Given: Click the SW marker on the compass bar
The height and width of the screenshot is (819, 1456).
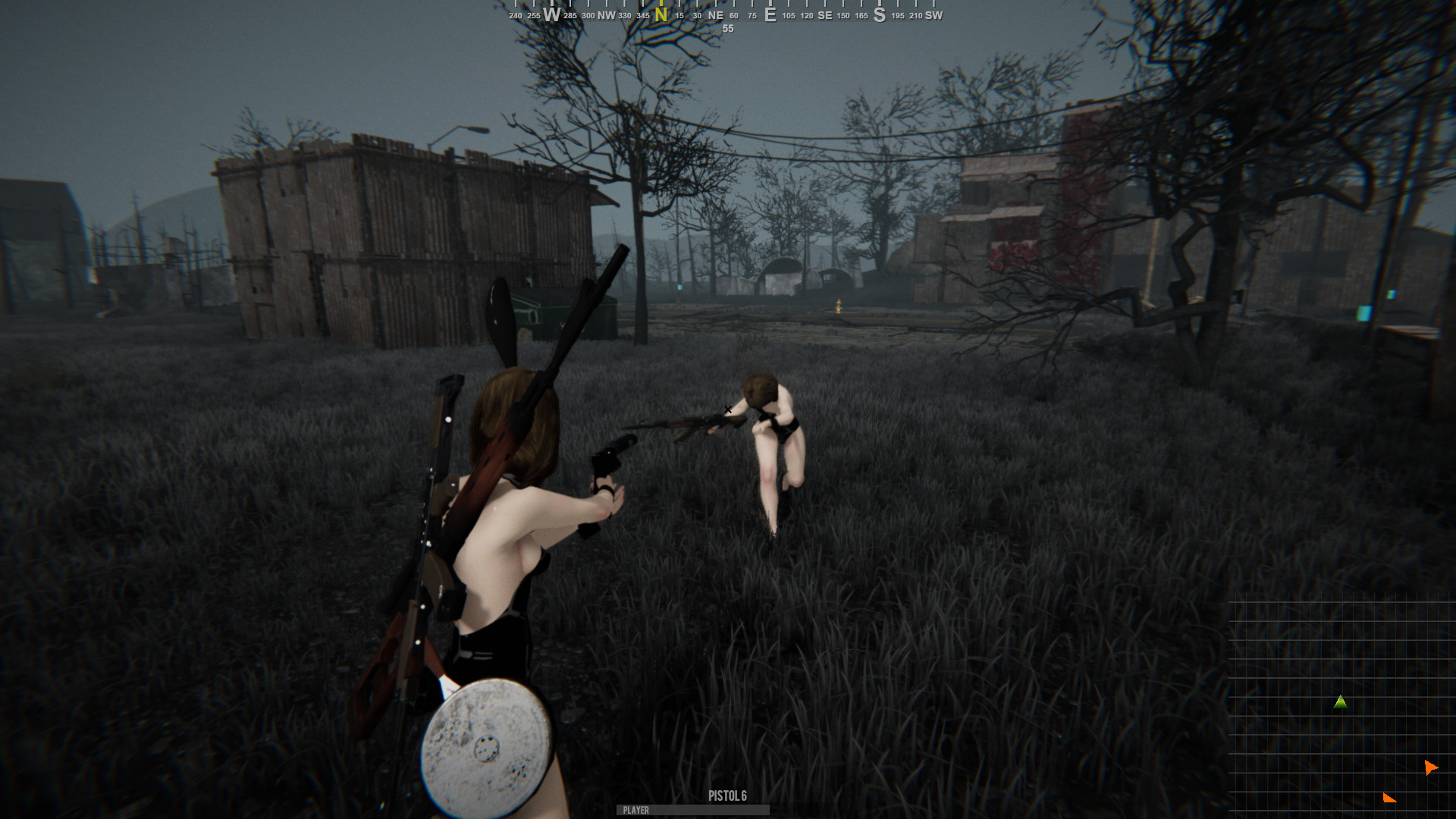Looking at the screenshot, I should click(x=934, y=14).
